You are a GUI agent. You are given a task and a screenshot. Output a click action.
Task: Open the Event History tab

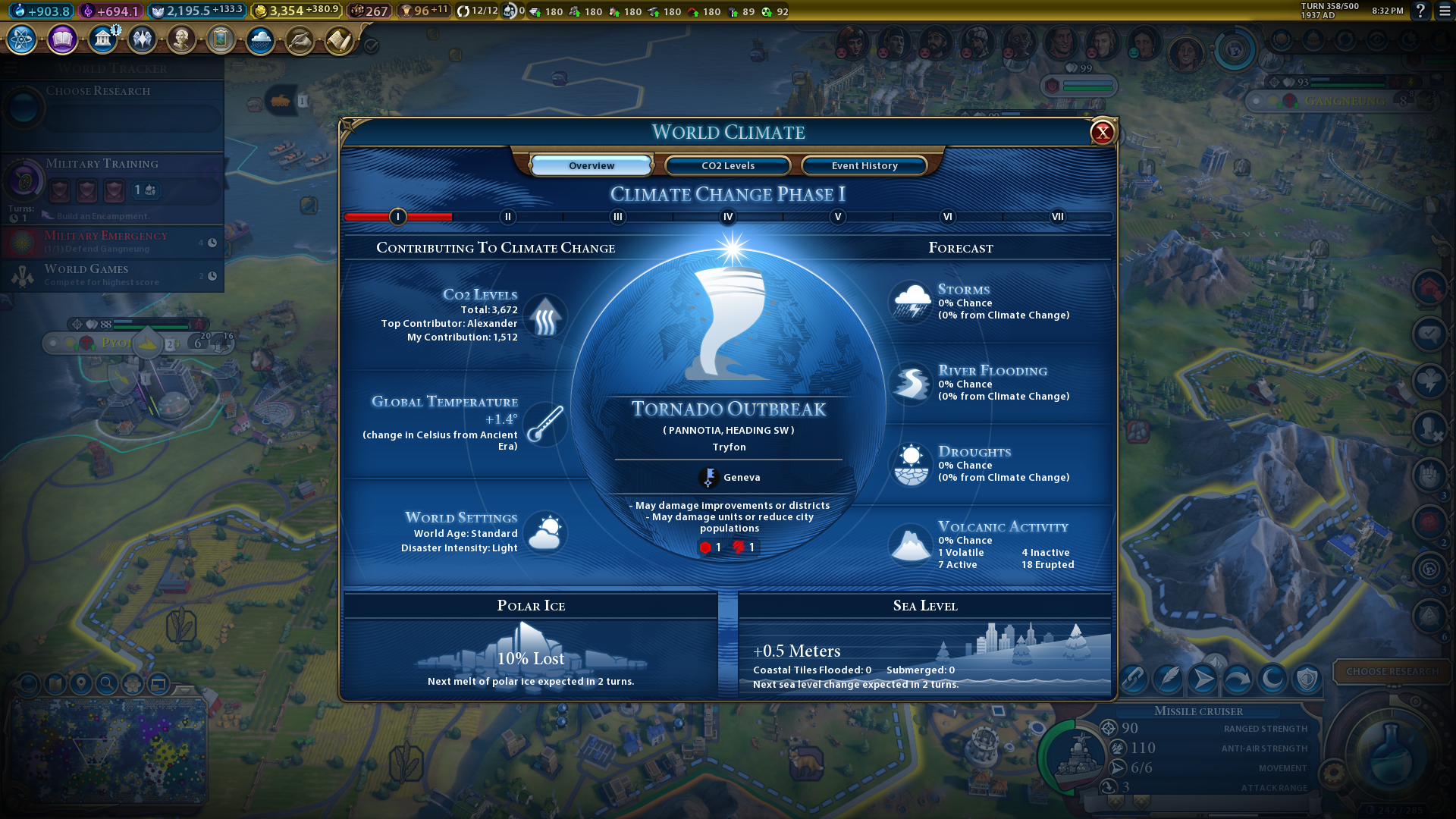(864, 165)
